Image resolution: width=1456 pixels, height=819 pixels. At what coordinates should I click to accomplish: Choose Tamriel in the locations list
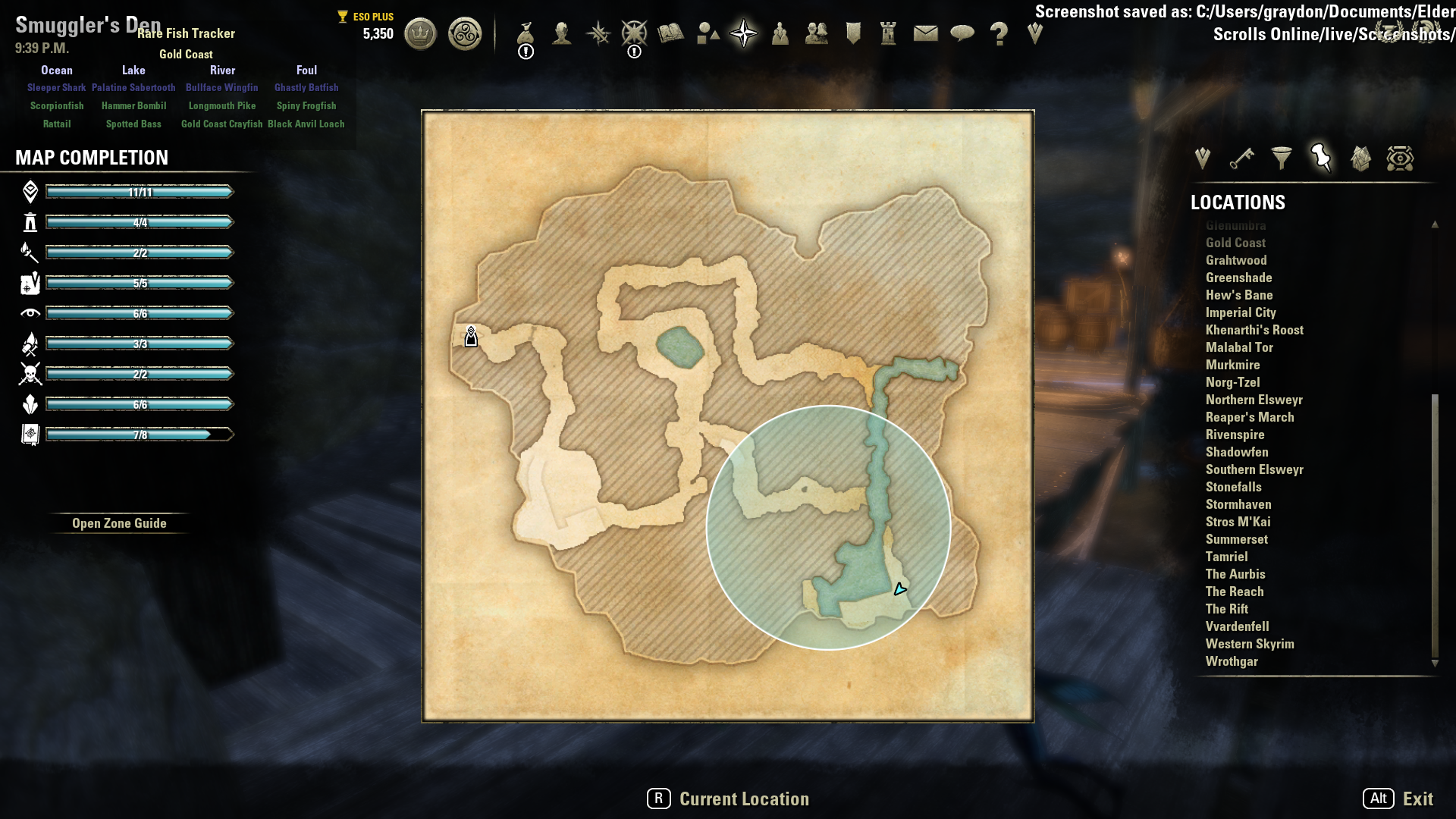click(1226, 557)
